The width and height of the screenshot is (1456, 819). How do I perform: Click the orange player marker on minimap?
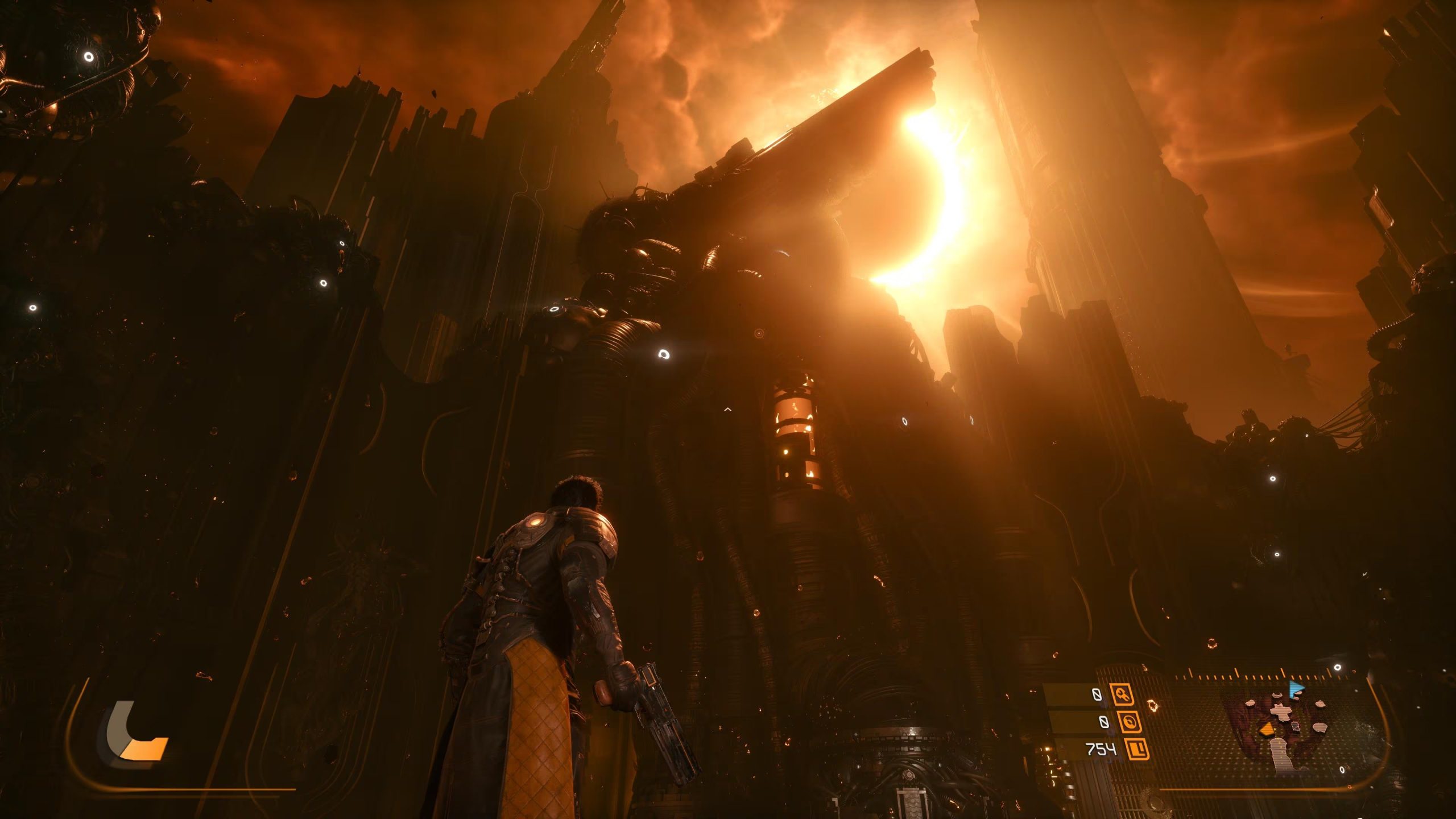pos(1266,730)
